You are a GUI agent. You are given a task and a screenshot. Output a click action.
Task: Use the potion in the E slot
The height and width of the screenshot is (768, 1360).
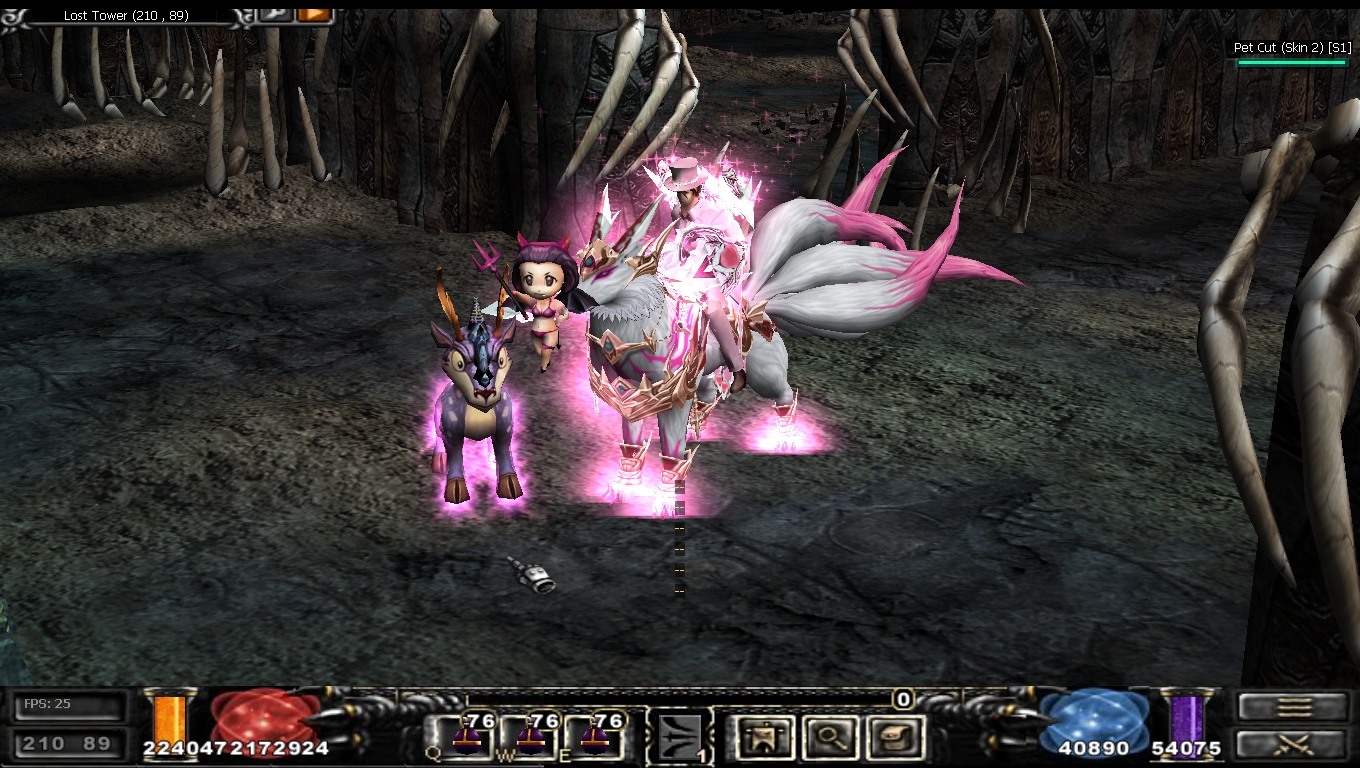595,737
